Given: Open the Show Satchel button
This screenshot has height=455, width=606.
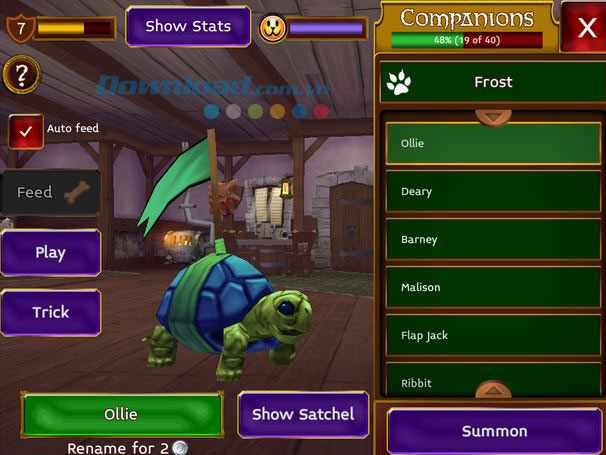Looking at the screenshot, I should click(x=302, y=414).
